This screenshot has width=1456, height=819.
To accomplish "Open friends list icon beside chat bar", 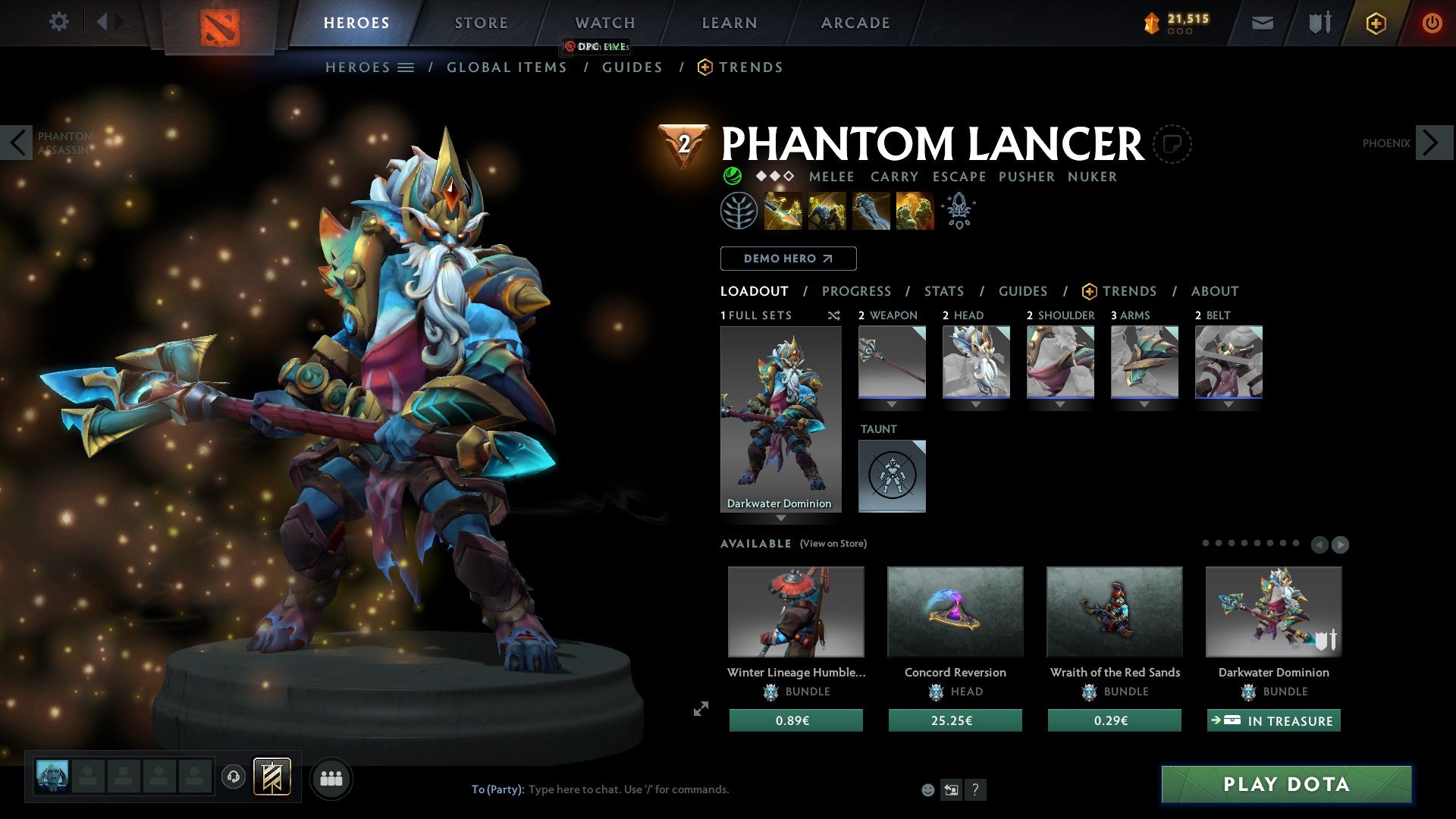I will (x=331, y=778).
